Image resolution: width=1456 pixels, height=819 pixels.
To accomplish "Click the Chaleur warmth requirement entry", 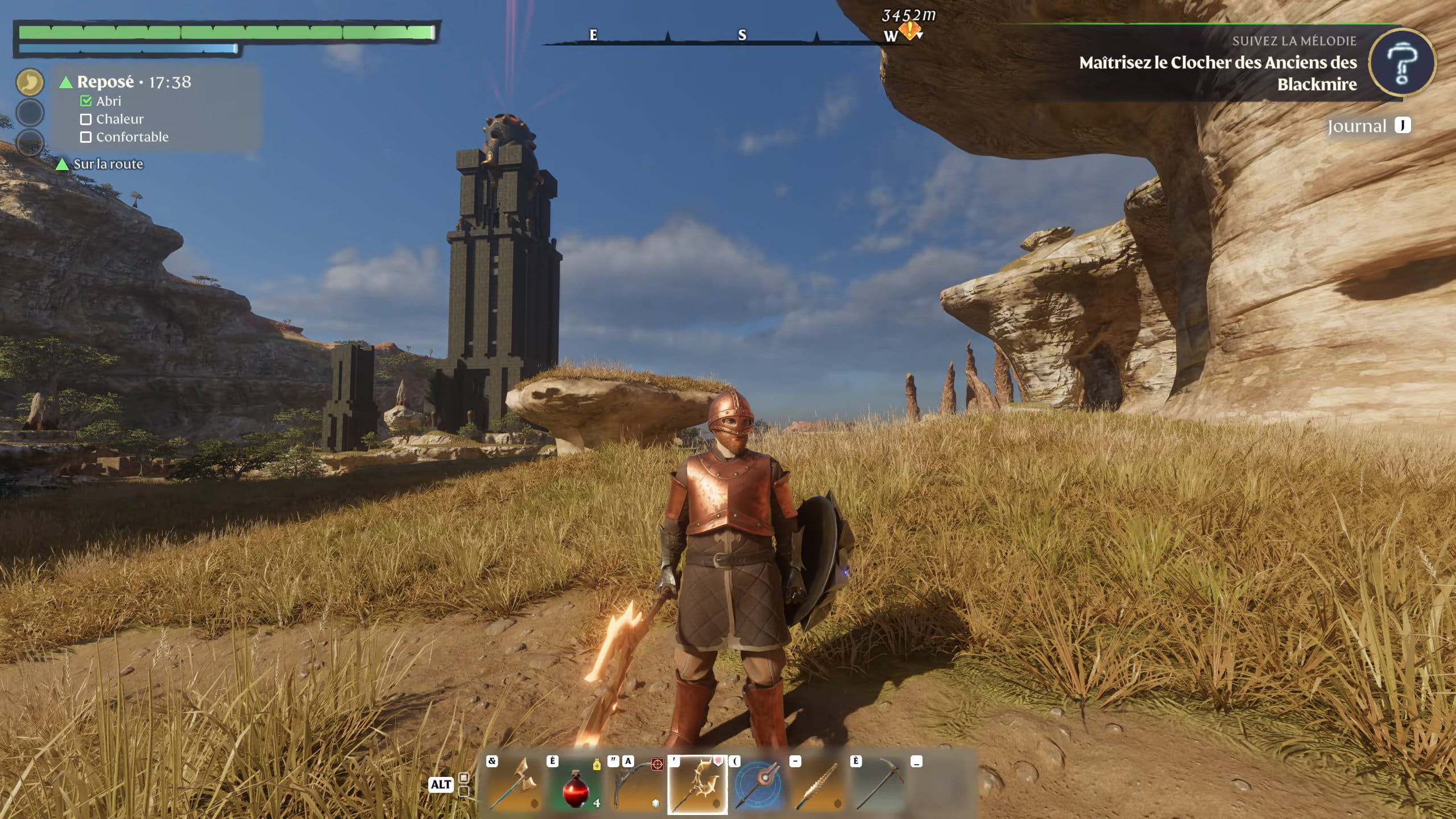I will point(113,119).
